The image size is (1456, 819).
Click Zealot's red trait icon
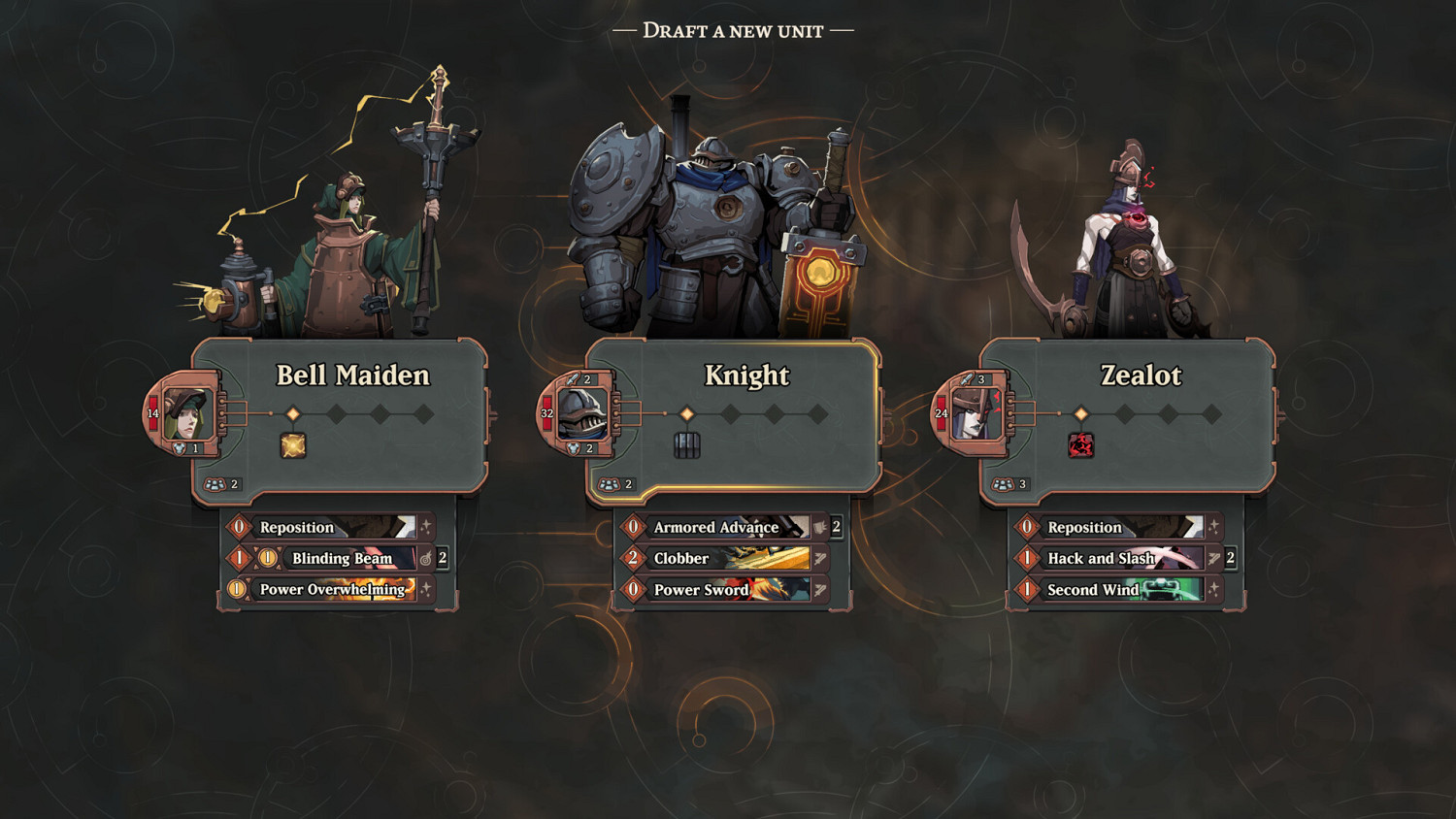pyautogui.click(x=1080, y=445)
